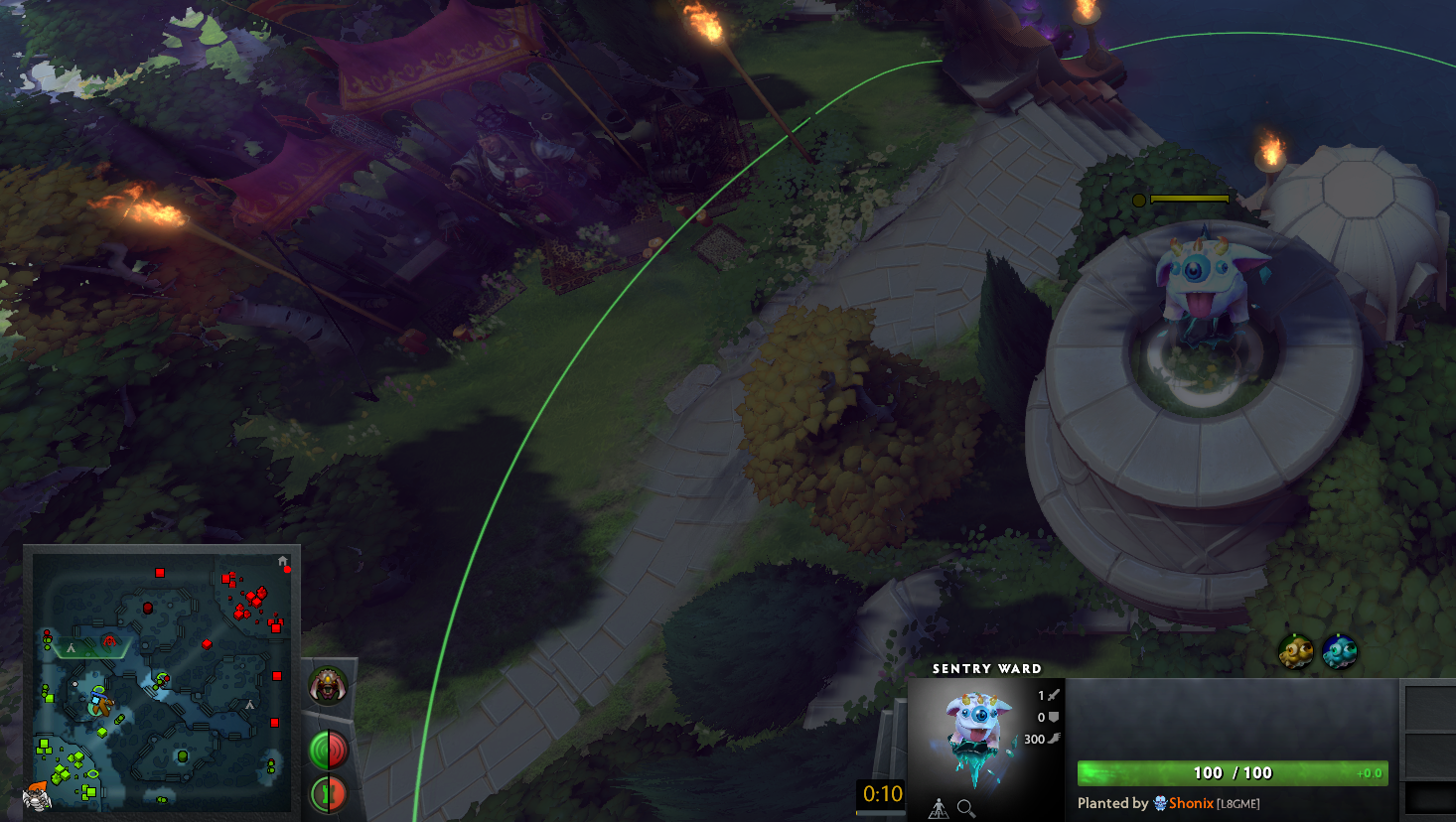Click the home icon at the minimap's top right
This screenshot has width=1456, height=822.
tap(282, 561)
